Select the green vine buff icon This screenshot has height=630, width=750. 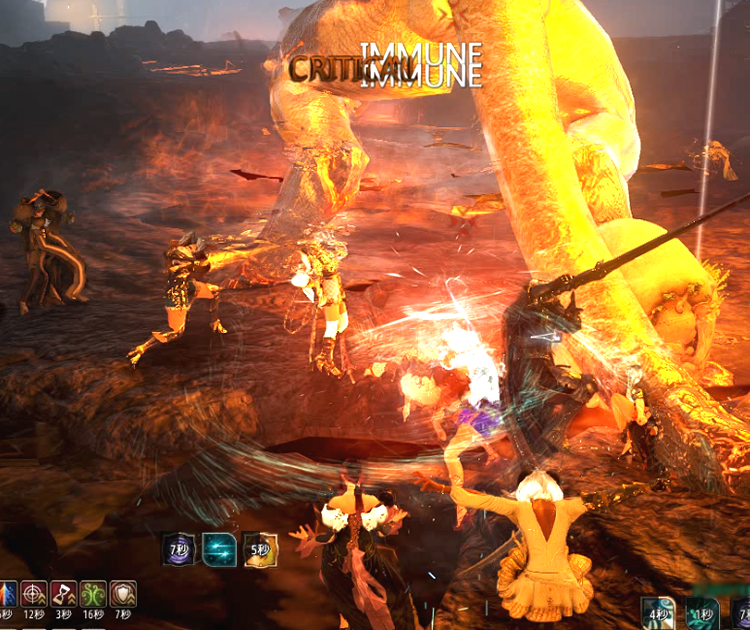(x=93, y=596)
